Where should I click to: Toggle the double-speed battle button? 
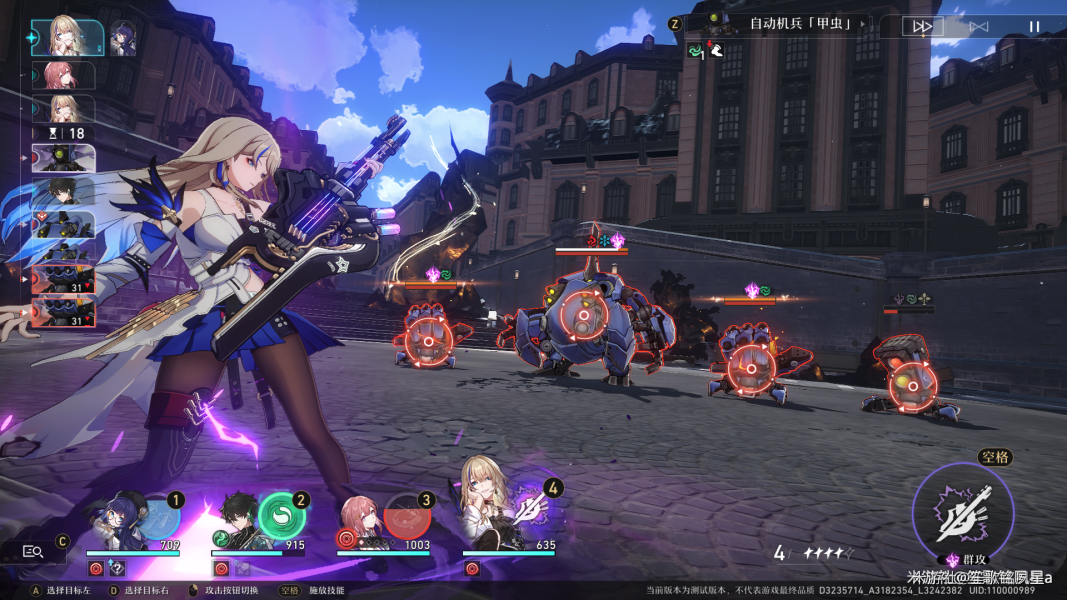click(x=922, y=27)
